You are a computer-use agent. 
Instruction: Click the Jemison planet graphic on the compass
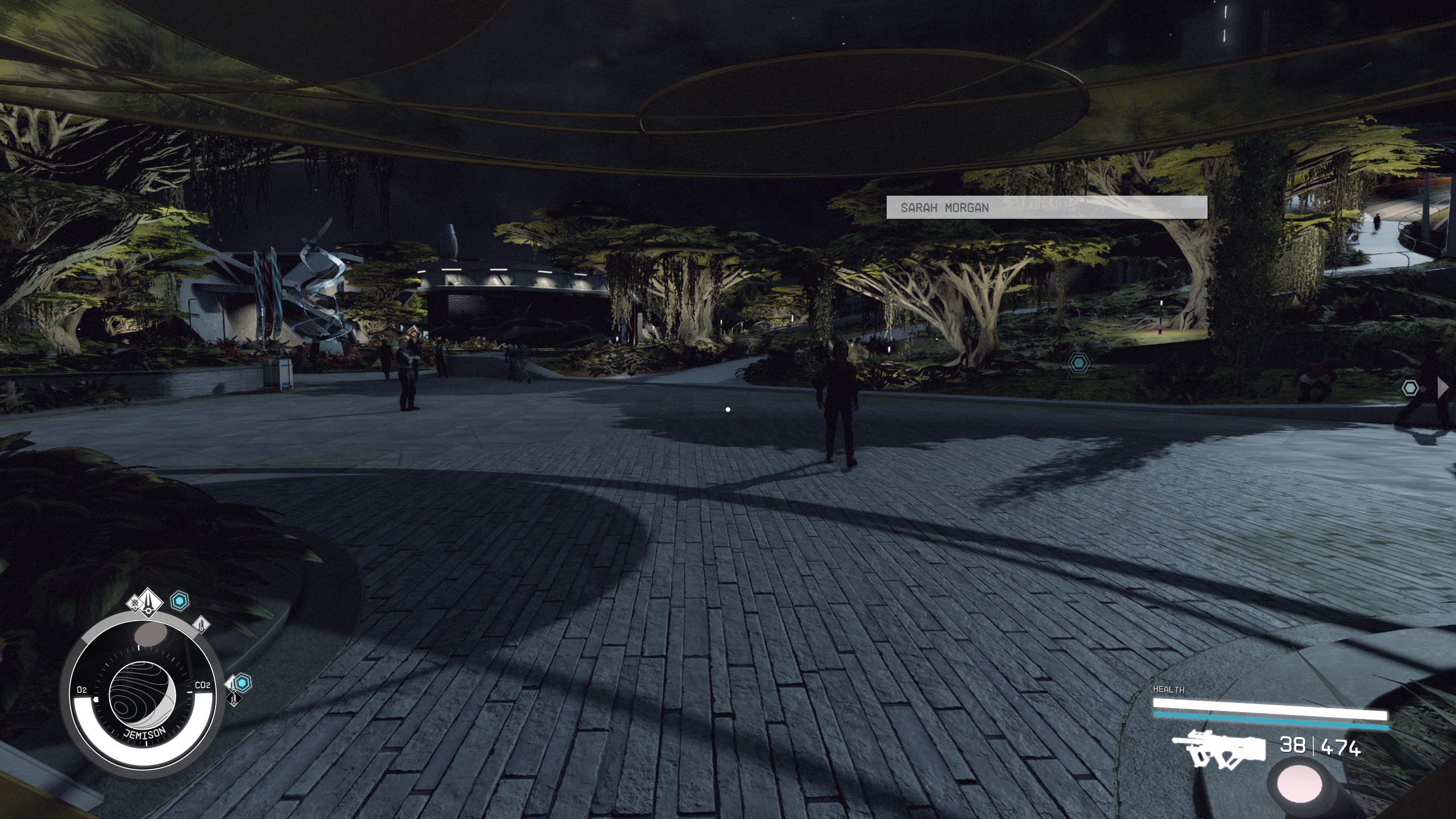coord(143,695)
